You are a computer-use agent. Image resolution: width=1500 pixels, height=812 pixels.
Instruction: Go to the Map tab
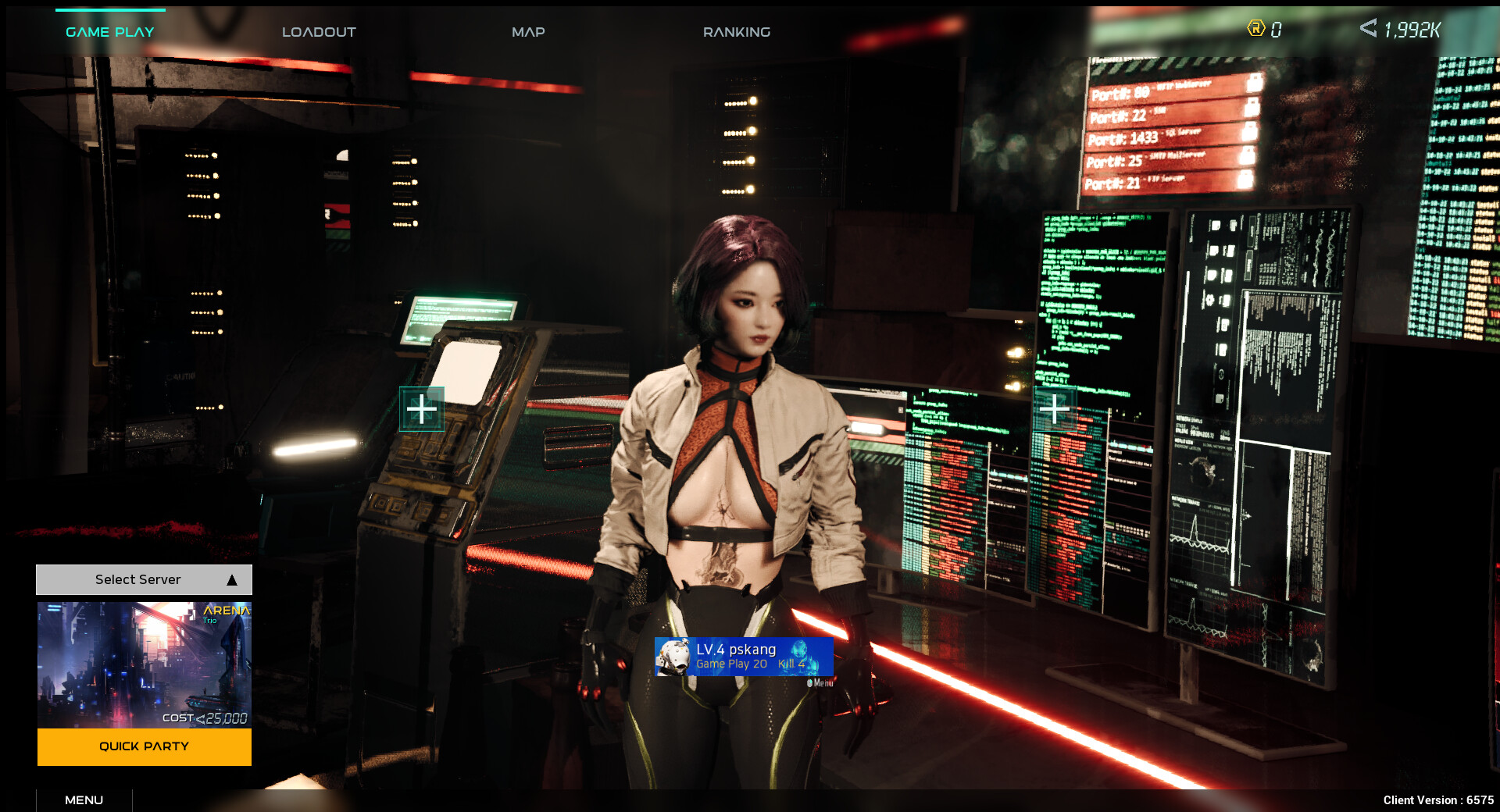coord(528,32)
